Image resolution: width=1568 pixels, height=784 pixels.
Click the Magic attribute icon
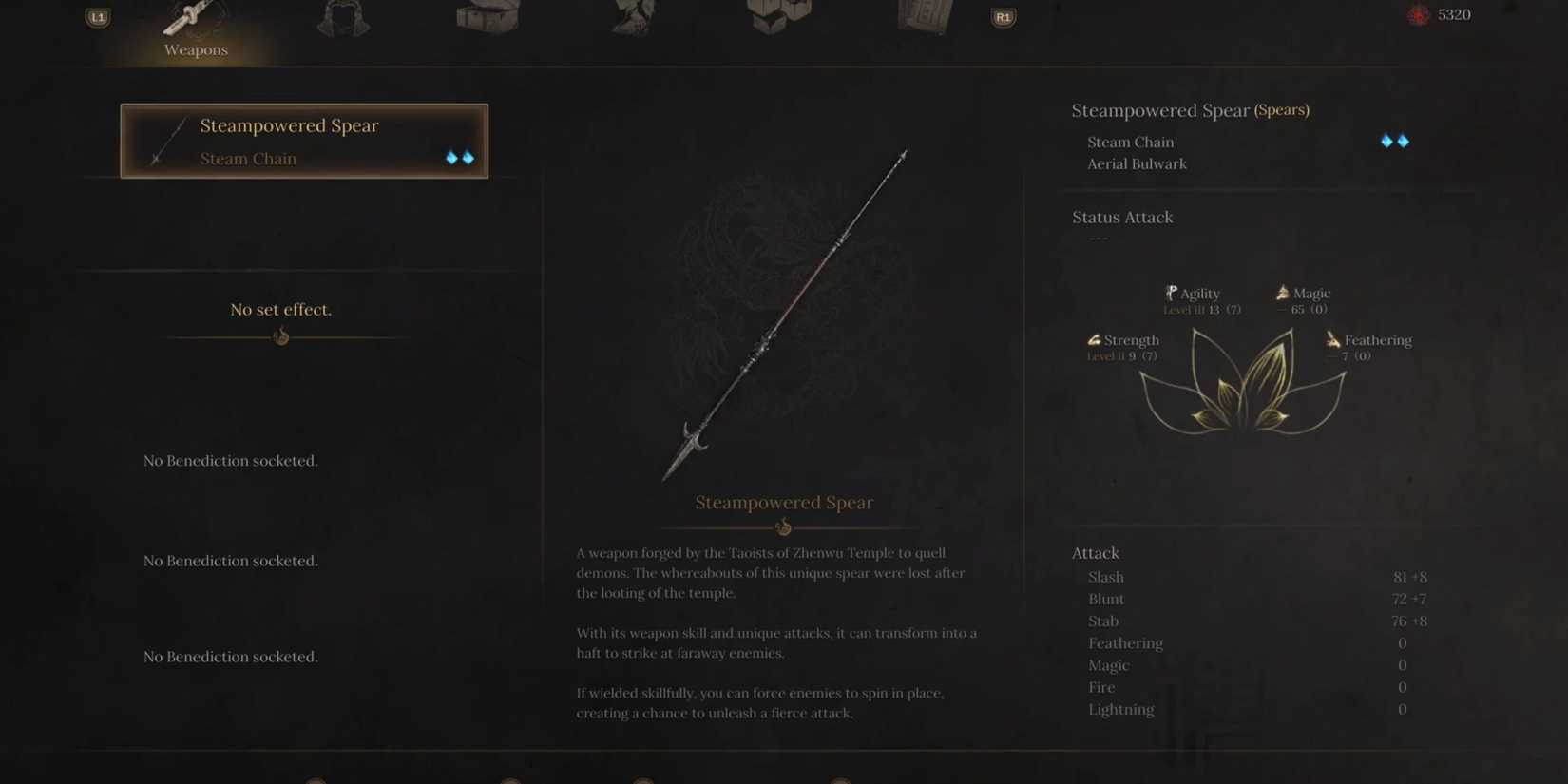pyautogui.click(x=1285, y=293)
